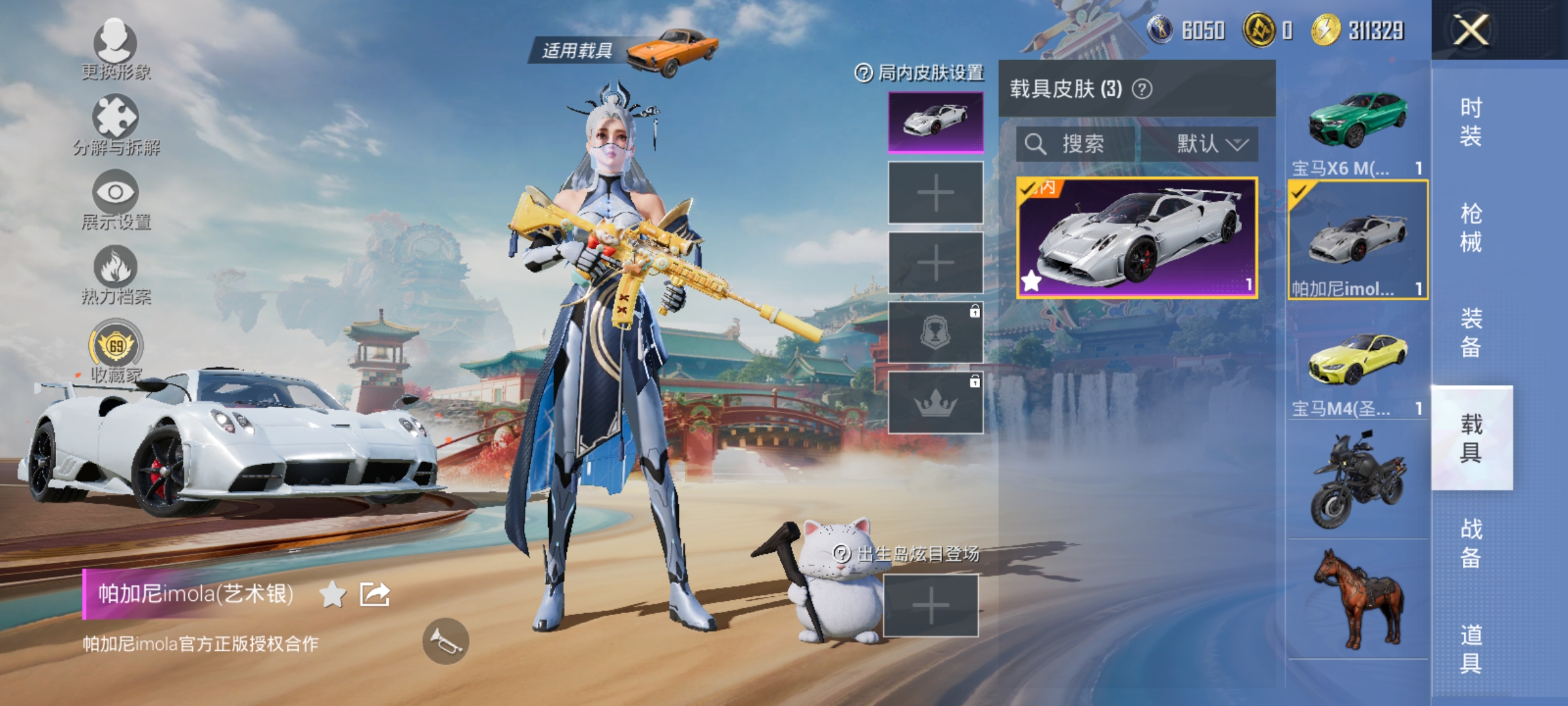
Task: Select the large silver Pagani skin card
Action: tap(1137, 238)
